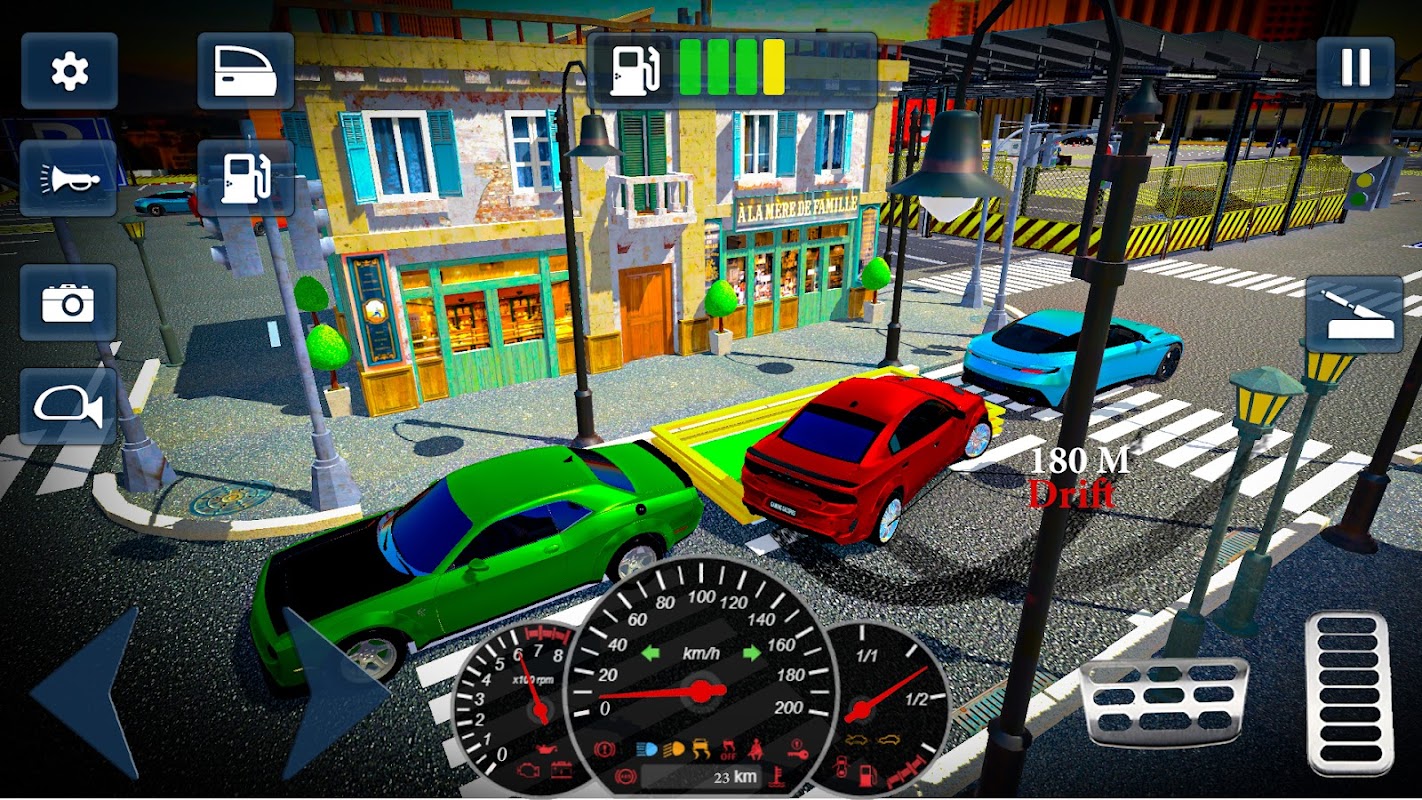Image resolution: width=1422 pixels, height=800 pixels.
Task: Pause the game
Action: [1355, 67]
